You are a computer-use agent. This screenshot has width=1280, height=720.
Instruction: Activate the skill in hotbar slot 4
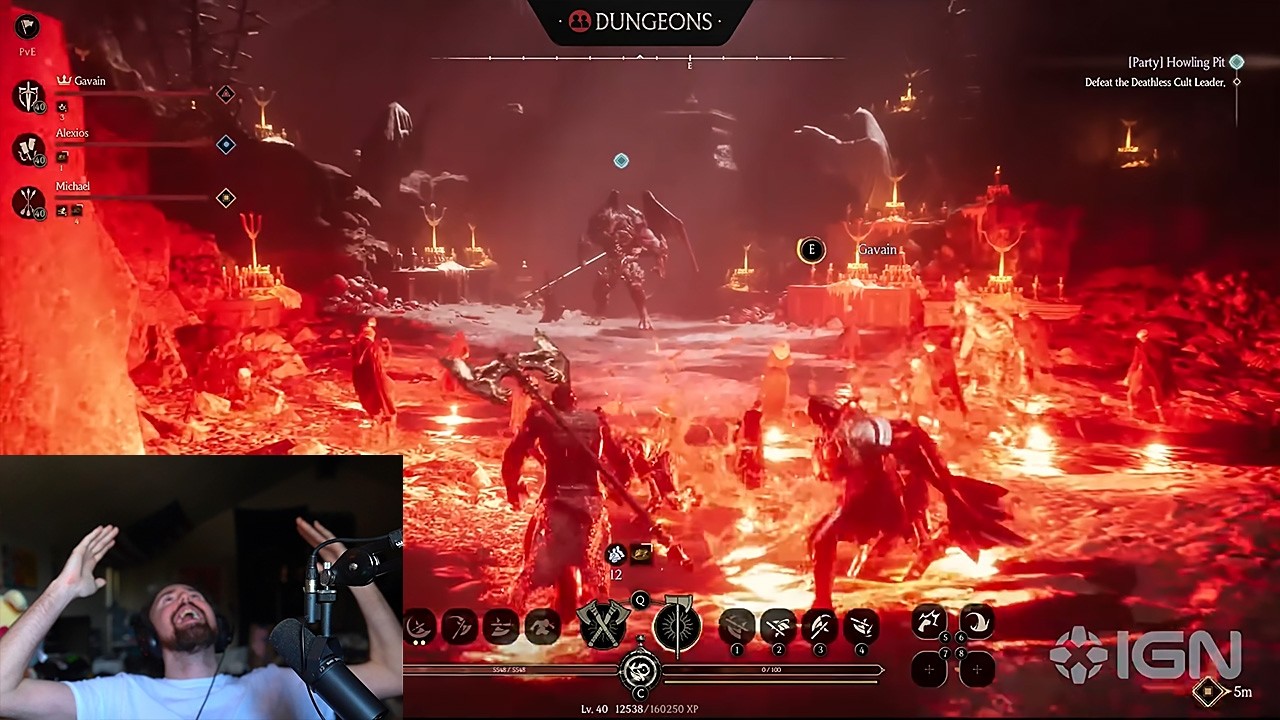[x=861, y=626]
